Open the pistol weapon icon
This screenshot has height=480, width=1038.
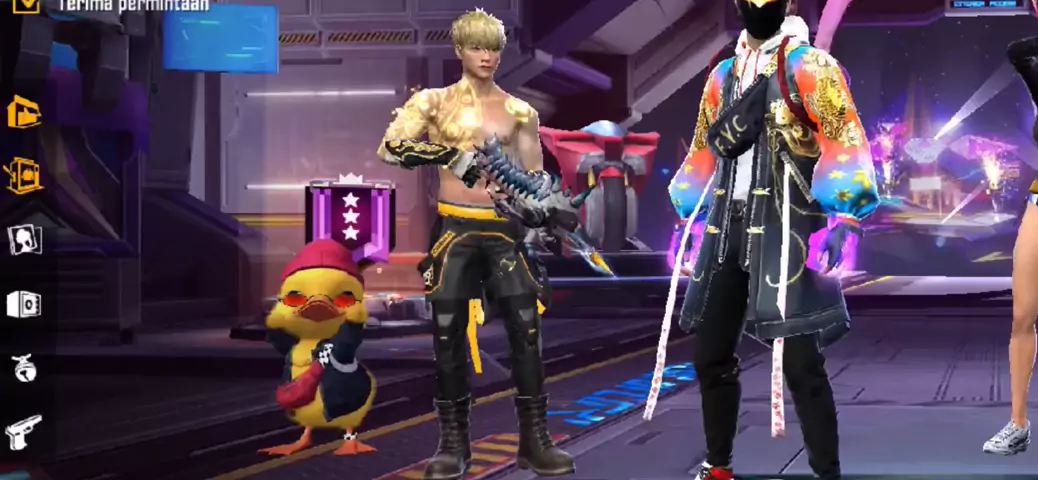click(x=24, y=432)
